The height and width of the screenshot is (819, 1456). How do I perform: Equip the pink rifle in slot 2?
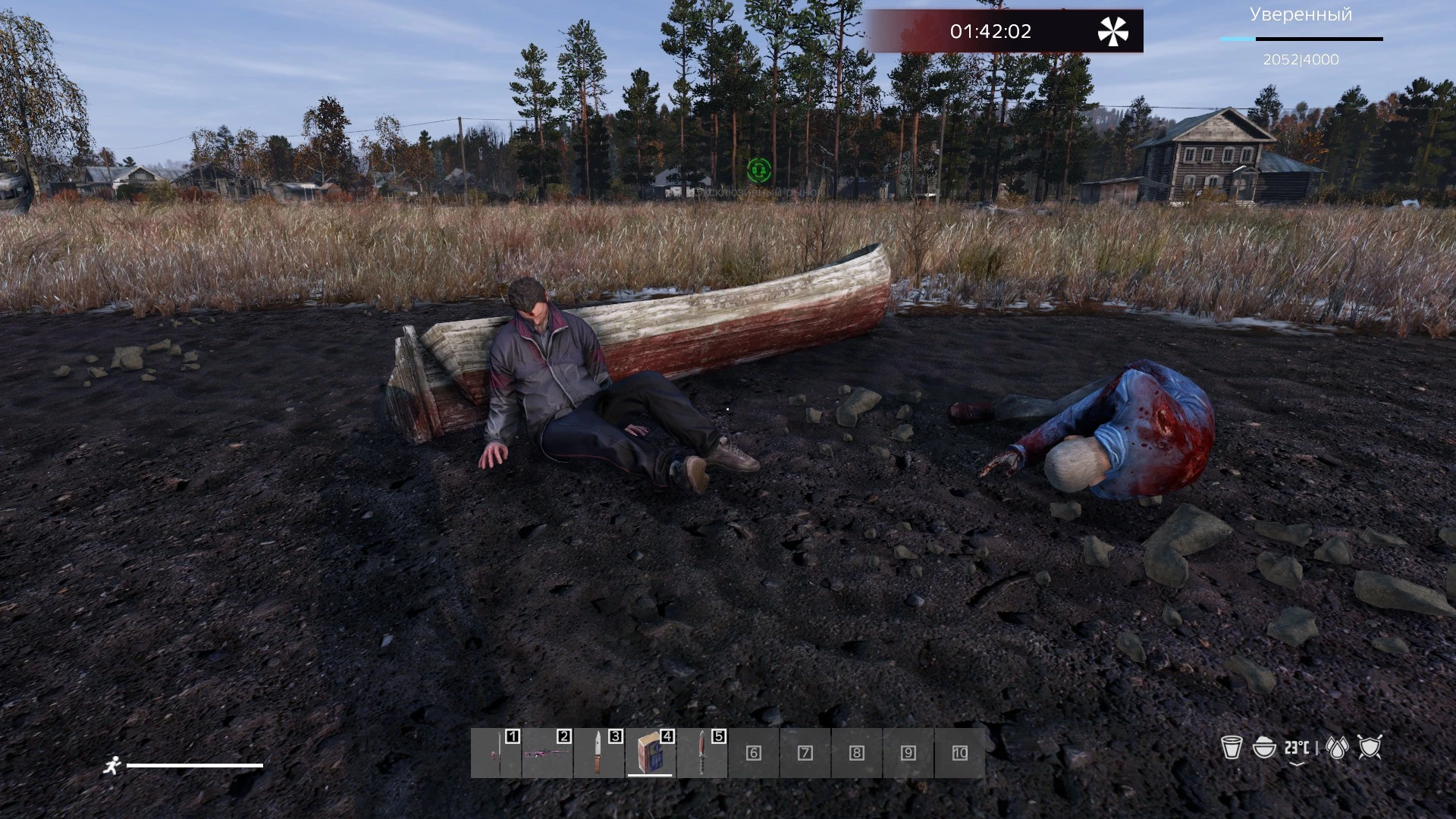tap(548, 752)
